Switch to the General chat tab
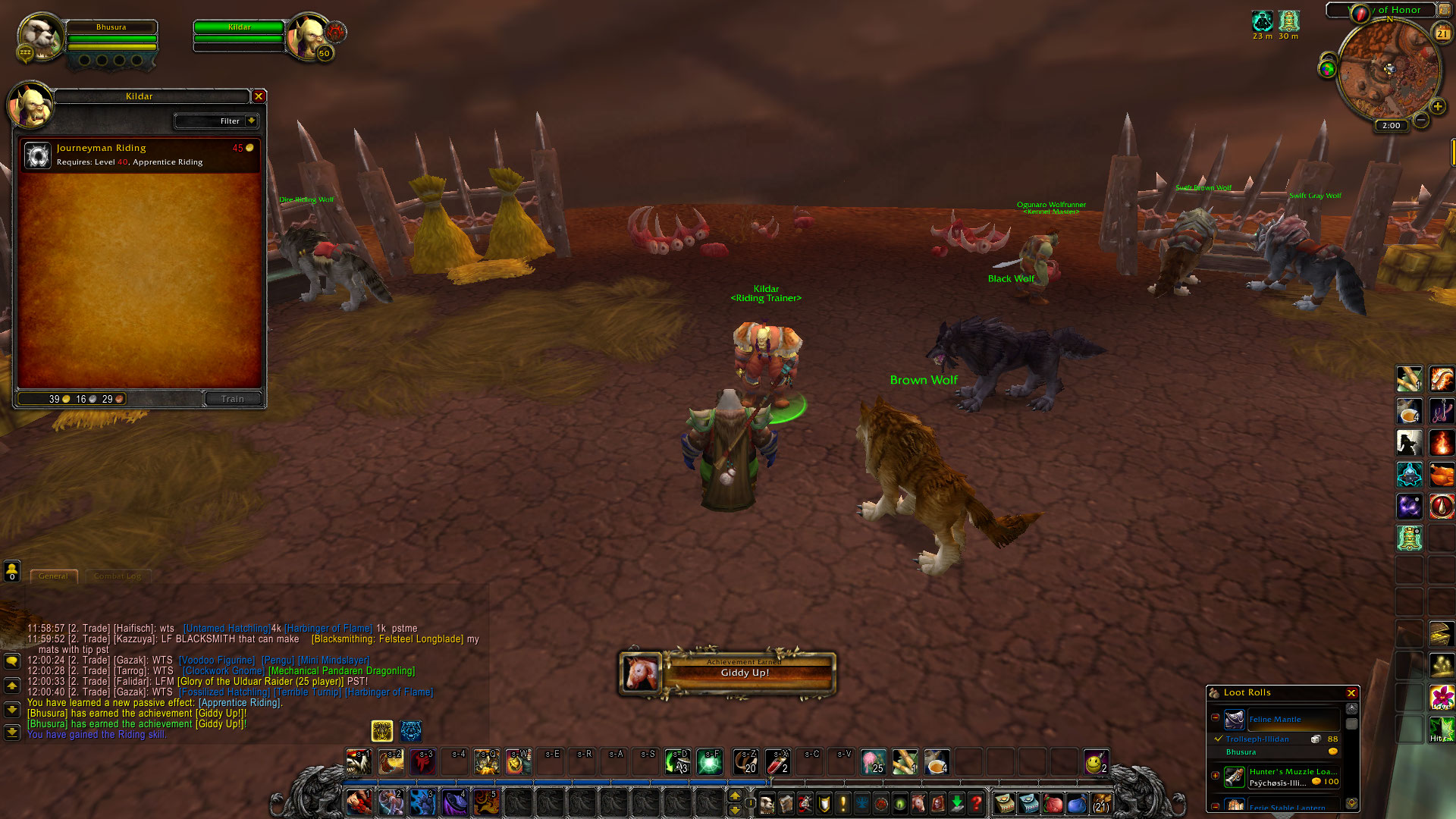The height and width of the screenshot is (819, 1456). point(53,576)
